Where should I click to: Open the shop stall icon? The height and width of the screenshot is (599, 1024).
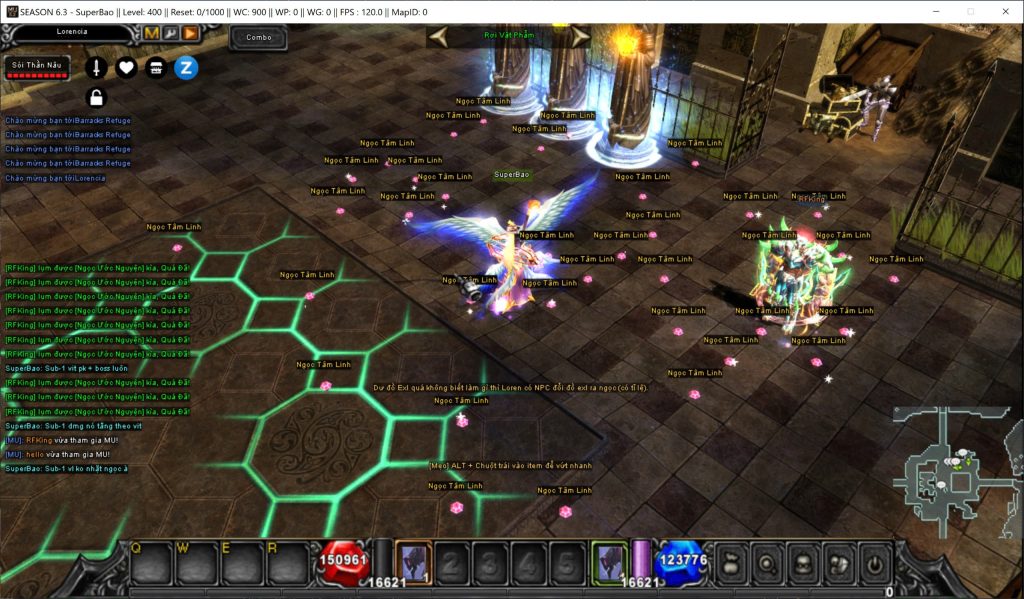156,68
